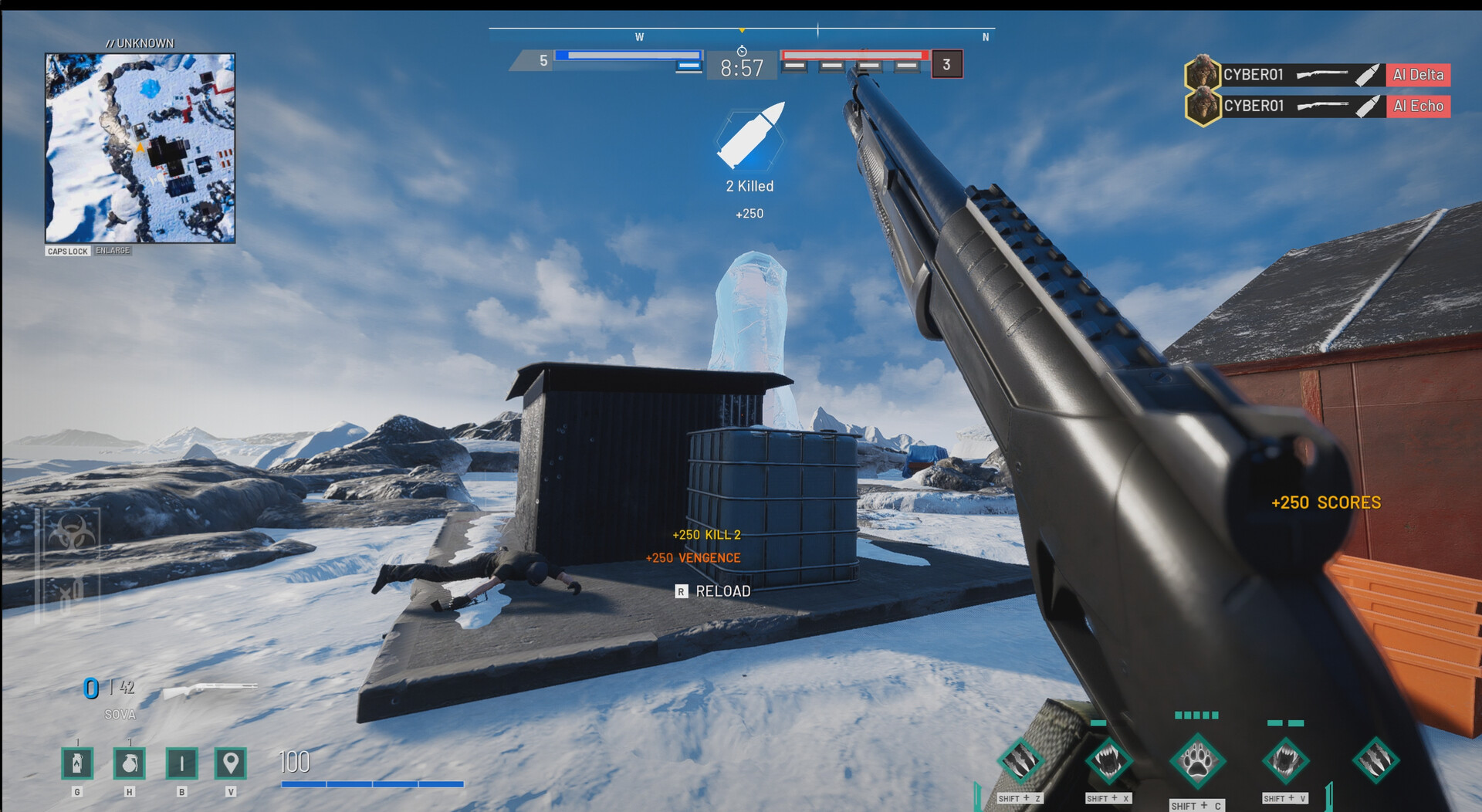Expand the killfeed entry for AI Echo
Screen dimensions: 1482x812
(x=1418, y=106)
